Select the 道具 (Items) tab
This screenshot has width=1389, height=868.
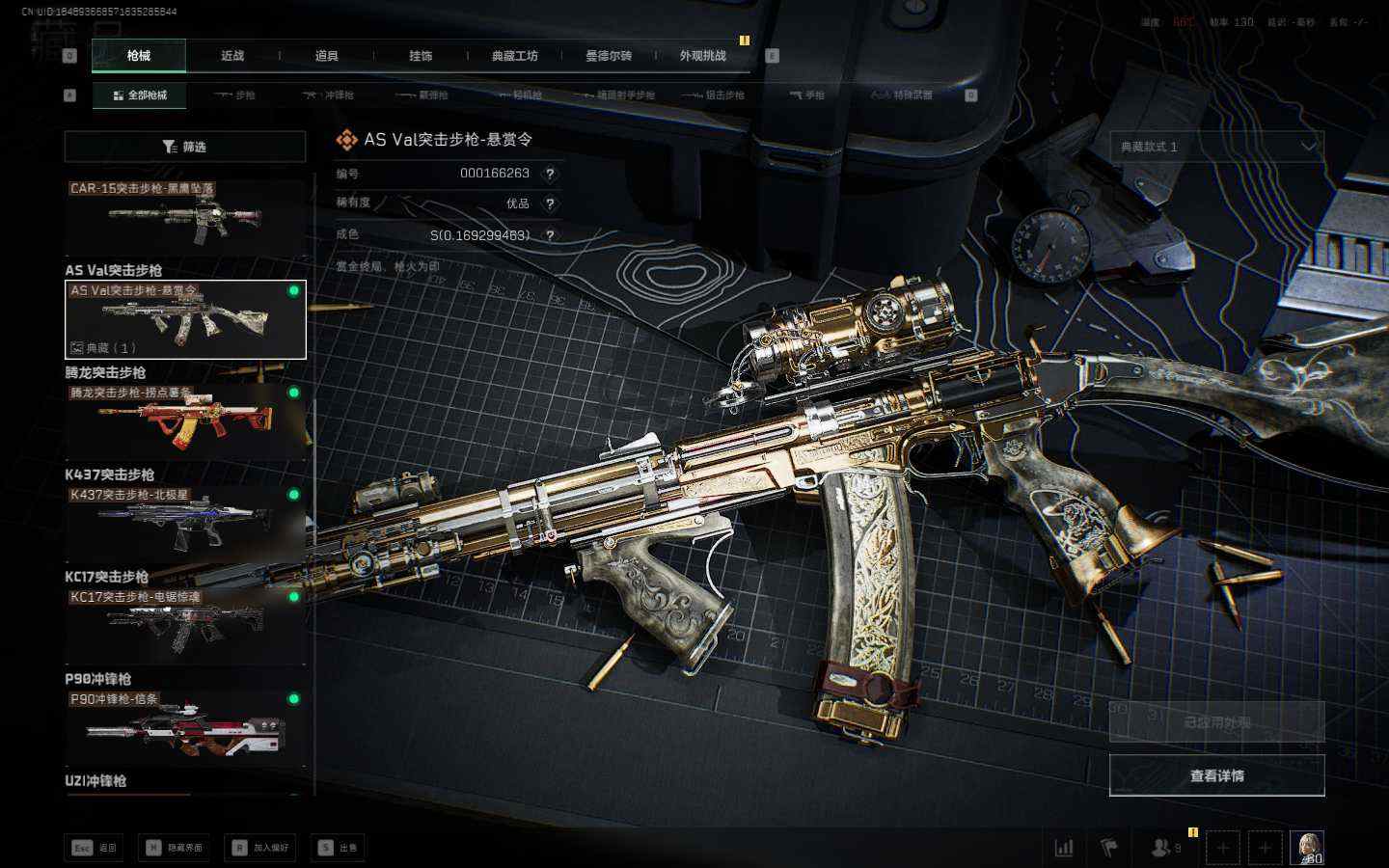tap(327, 56)
